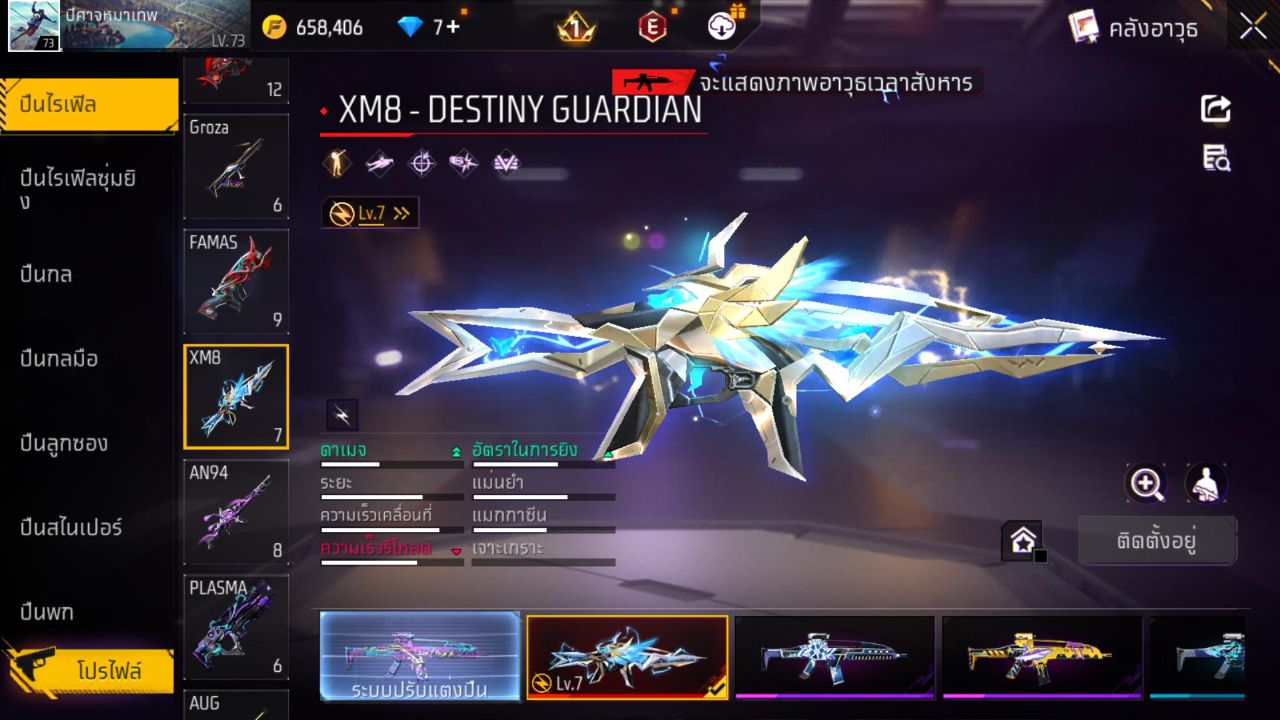This screenshot has width=1280, height=720.
Task: Open the diamond top-up plus button
Action: pyautogui.click(x=452, y=27)
